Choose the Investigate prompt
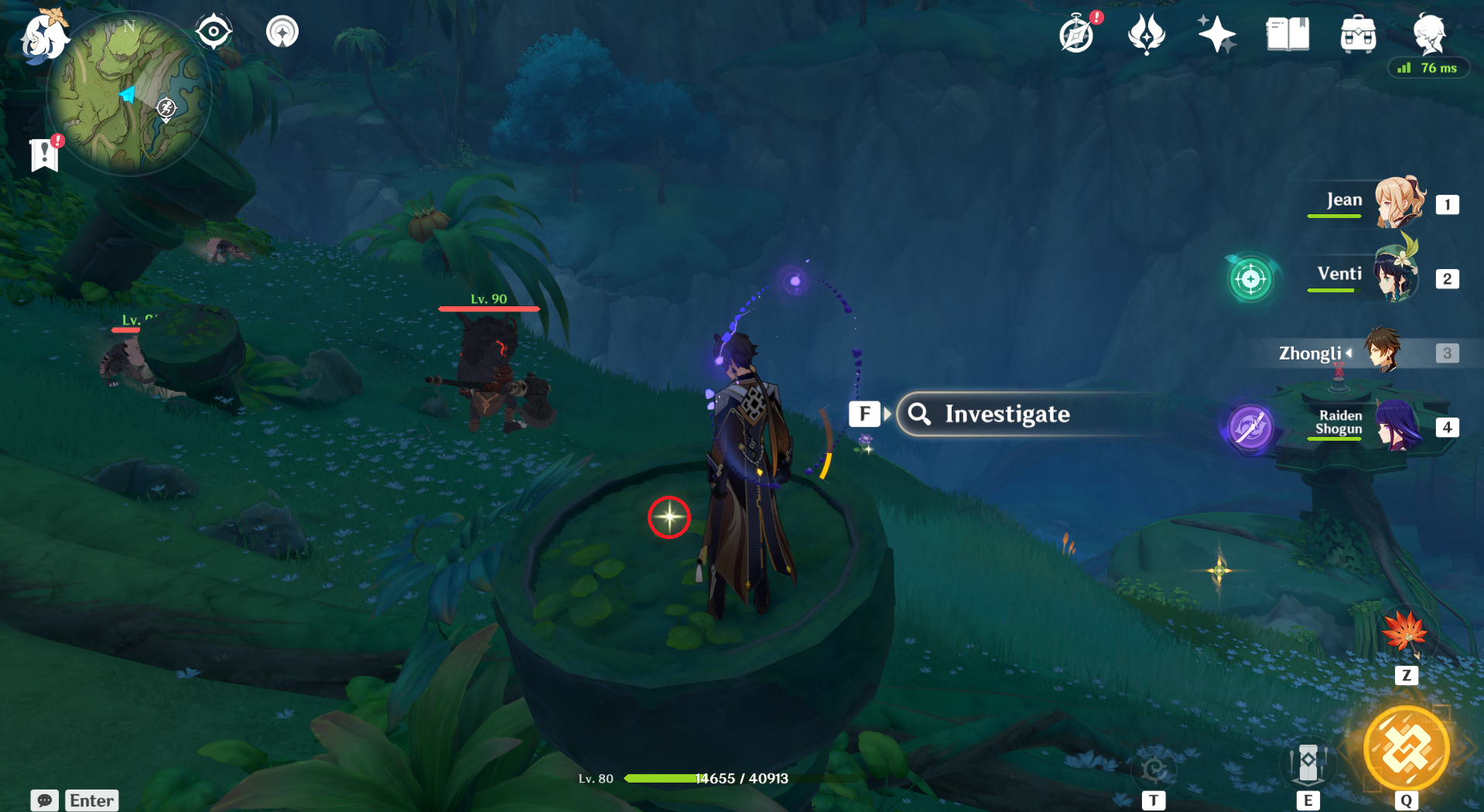1484x812 pixels. [1006, 415]
